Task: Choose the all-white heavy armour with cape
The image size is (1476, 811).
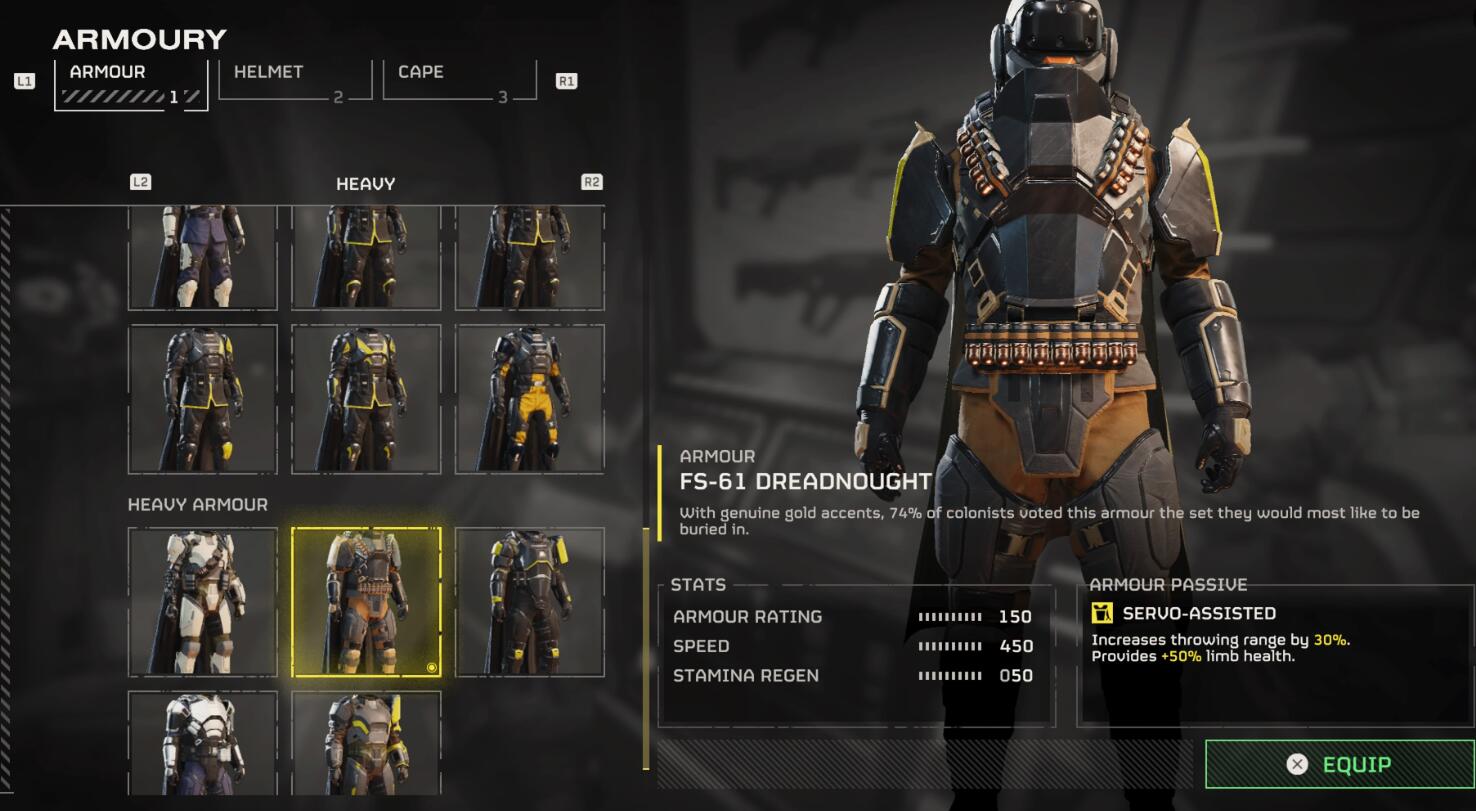Action: click(x=203, y=602)
